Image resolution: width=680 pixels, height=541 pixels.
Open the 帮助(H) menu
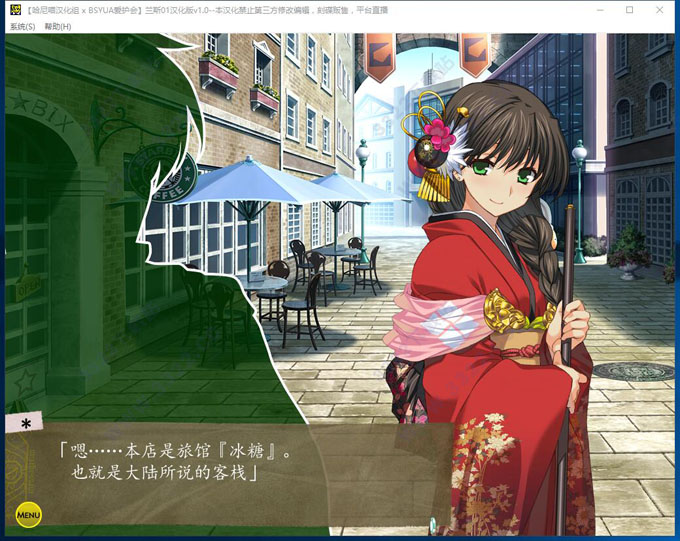pyautogui.click(x=57, y=27)
